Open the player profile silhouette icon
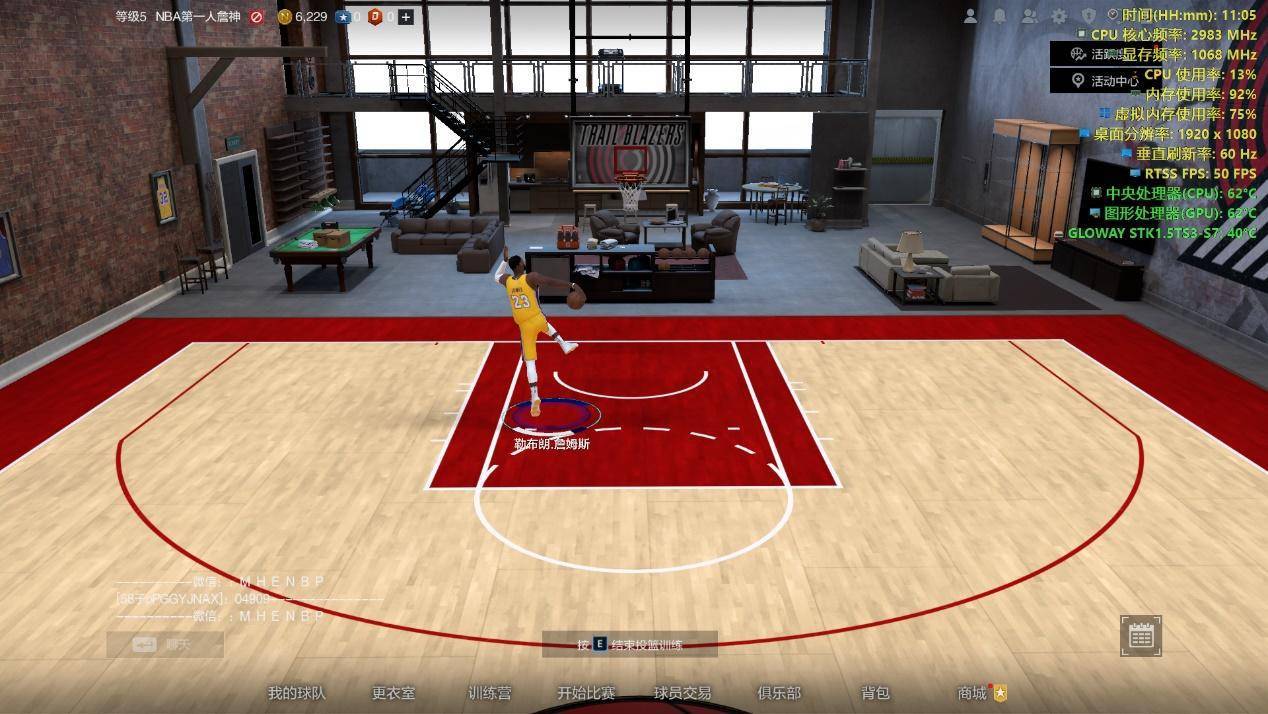The height and width of the screenshot is (714, 1268). pos(970,16)
